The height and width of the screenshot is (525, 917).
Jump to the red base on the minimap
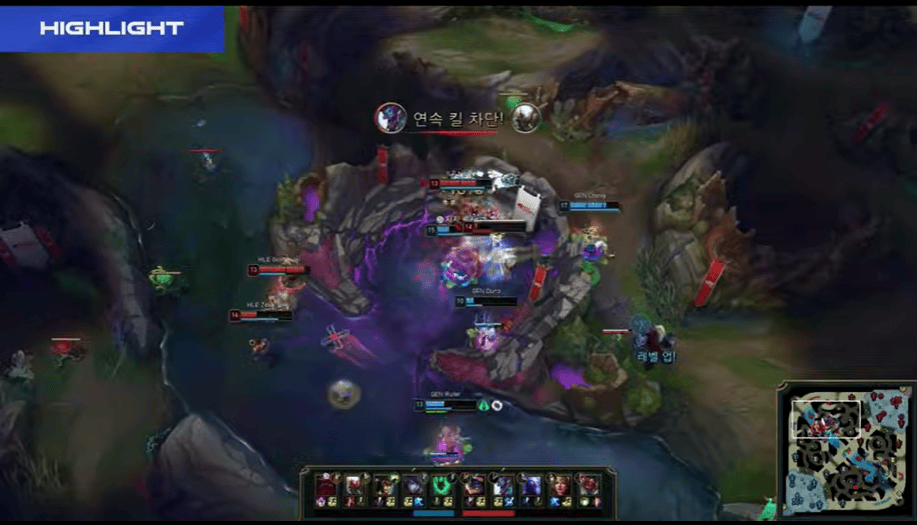[897, 396]
